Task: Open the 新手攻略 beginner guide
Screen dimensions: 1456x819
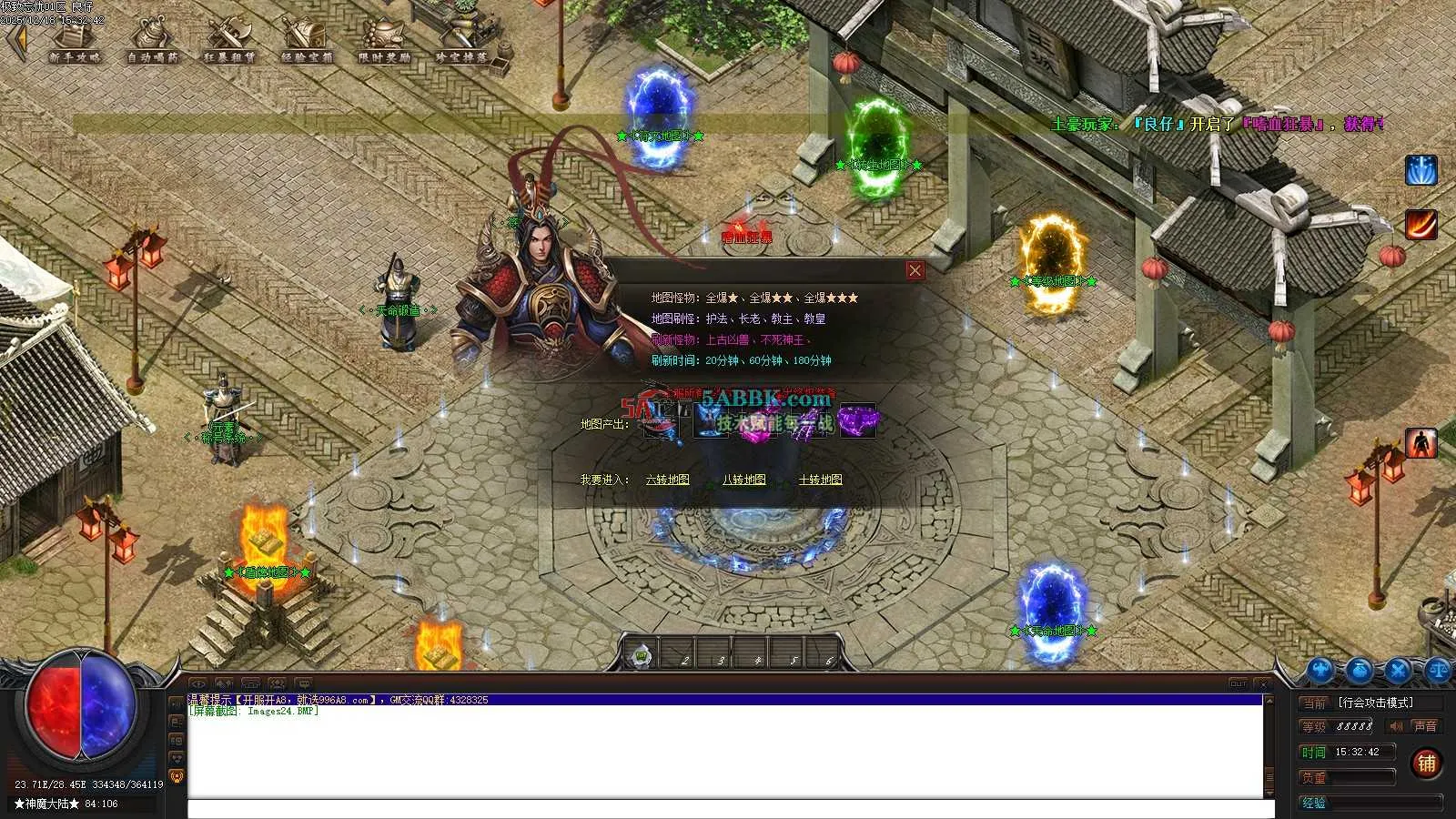Action: [x=75, y=41]
